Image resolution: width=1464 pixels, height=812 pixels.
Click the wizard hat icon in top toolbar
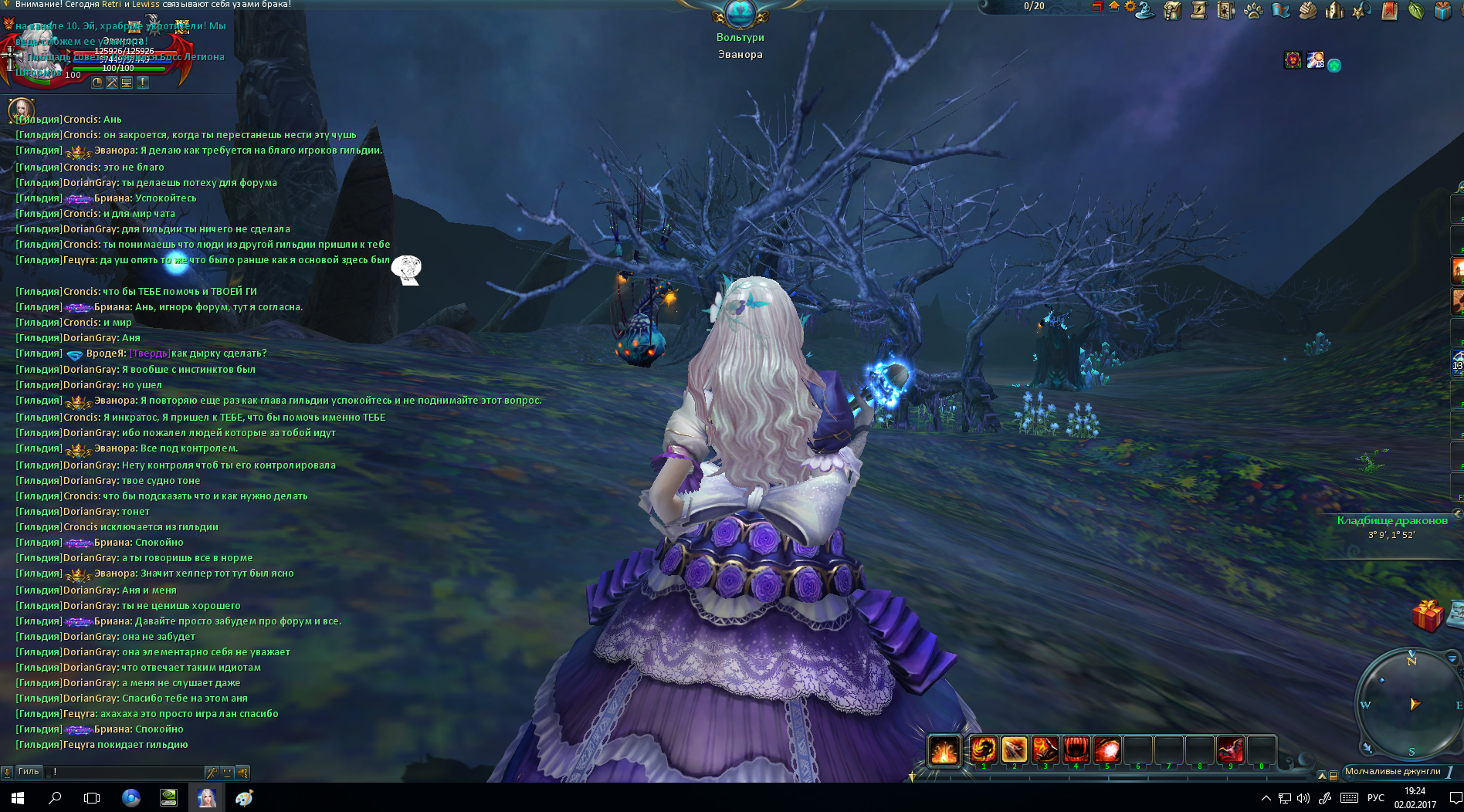(1145, 10)
